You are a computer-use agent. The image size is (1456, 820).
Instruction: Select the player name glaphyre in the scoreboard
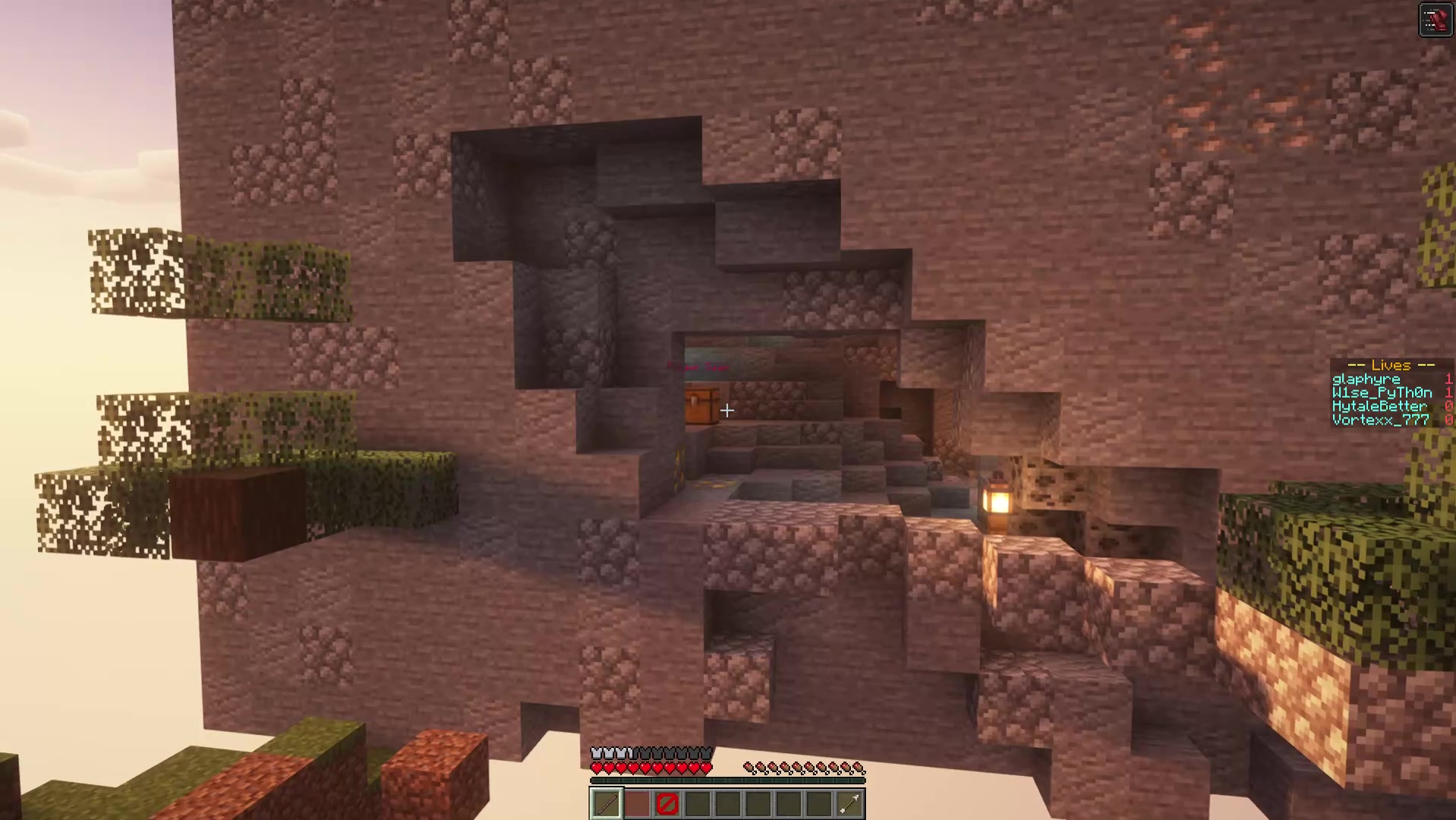point(1366,378)
